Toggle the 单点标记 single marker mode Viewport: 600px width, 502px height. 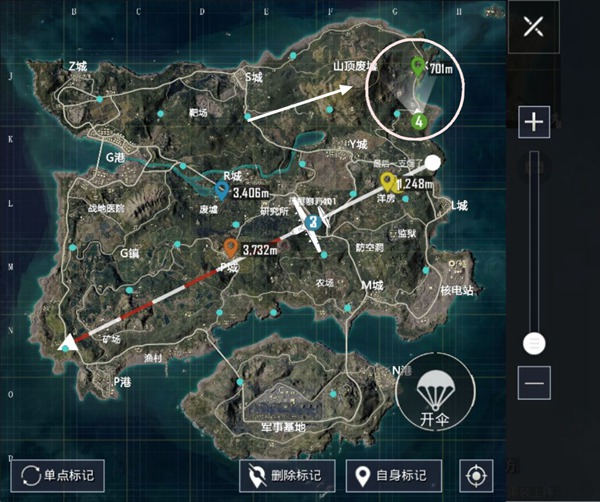(x=57, y=475)
